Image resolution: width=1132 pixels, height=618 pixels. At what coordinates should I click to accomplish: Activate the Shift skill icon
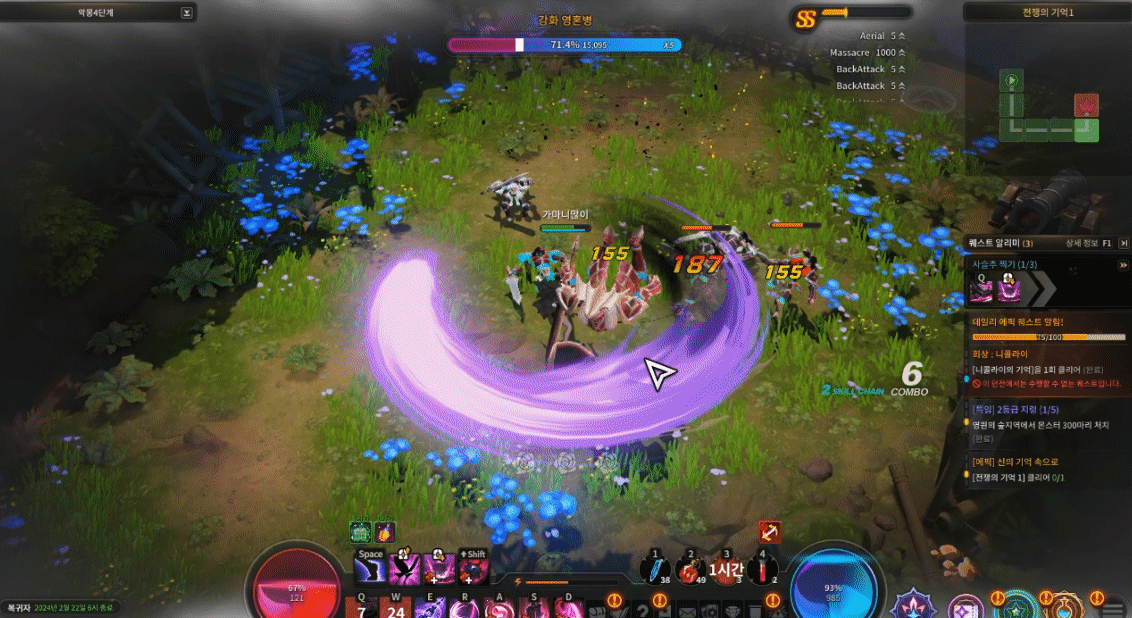coord(474,568)
